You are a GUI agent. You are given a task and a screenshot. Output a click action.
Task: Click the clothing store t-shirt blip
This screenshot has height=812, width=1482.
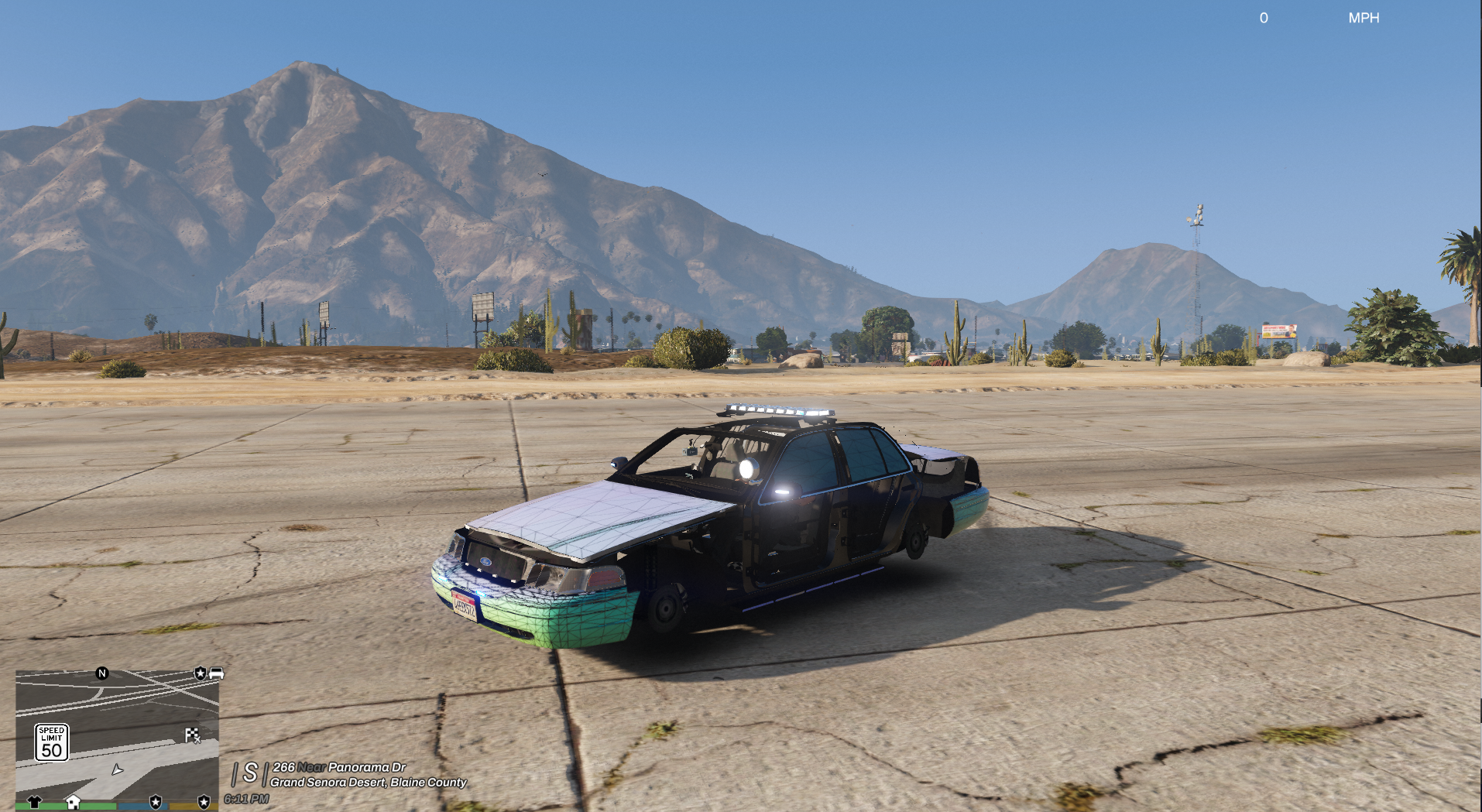(34, 802)
